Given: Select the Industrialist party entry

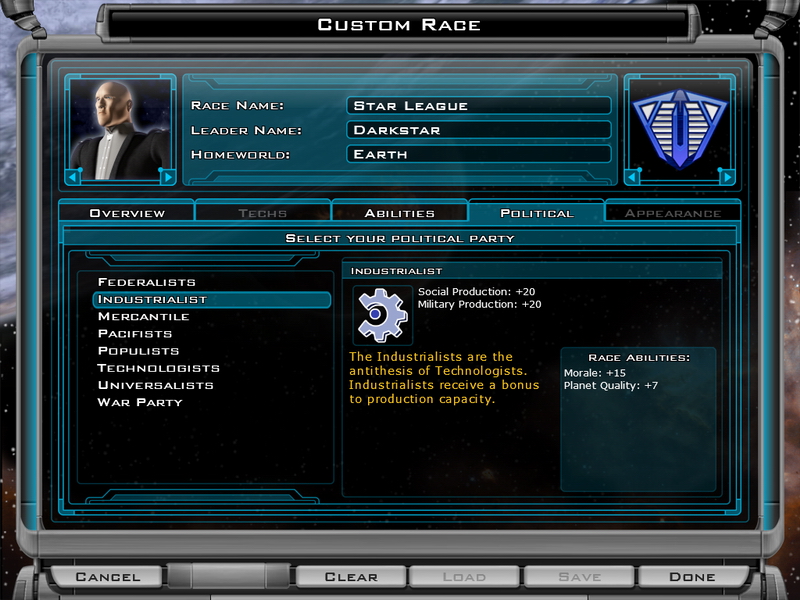Looking at the screenshot, I should pos(152,299).
